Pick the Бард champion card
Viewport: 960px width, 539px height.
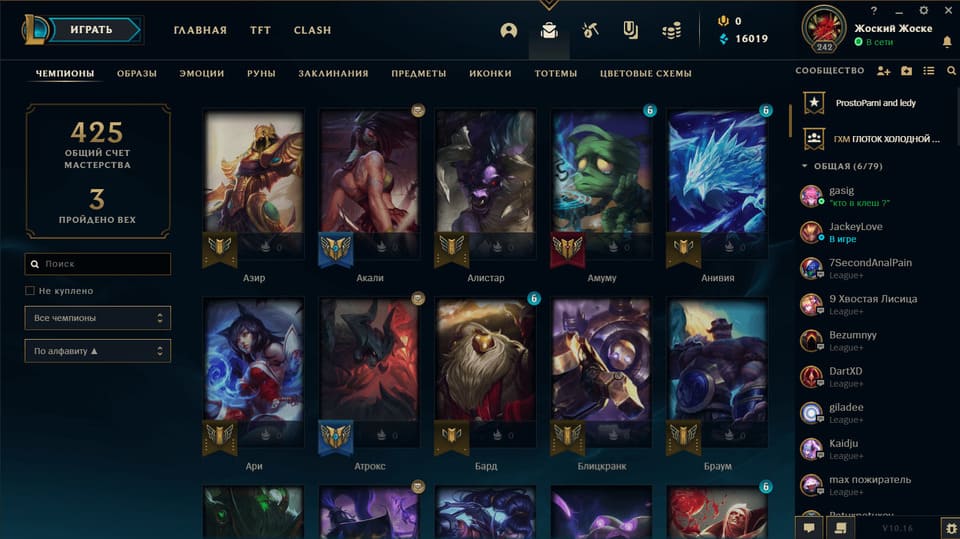[486, 375]
